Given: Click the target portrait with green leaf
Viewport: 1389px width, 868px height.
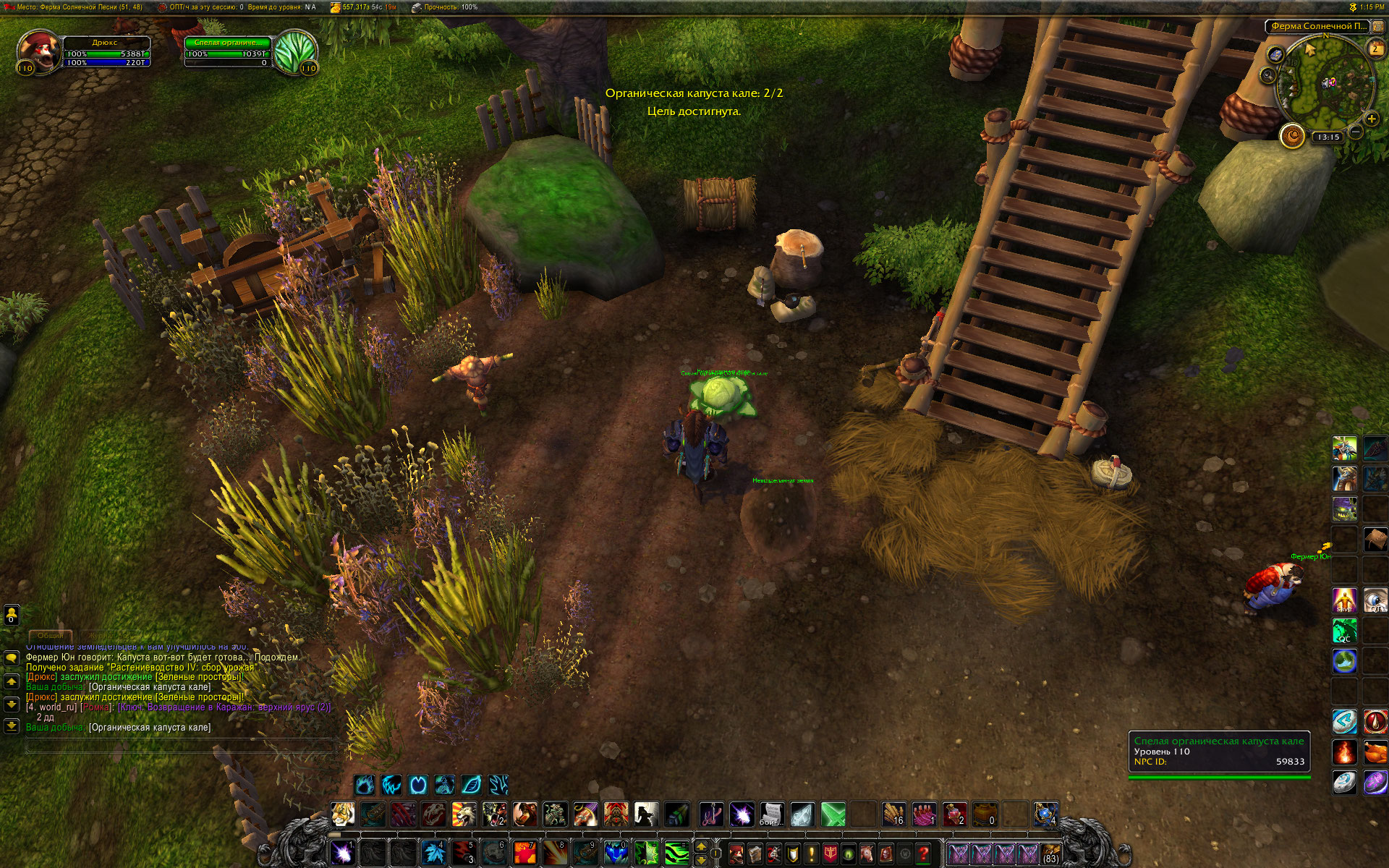Looking at the screenshot, I should 294,51.
